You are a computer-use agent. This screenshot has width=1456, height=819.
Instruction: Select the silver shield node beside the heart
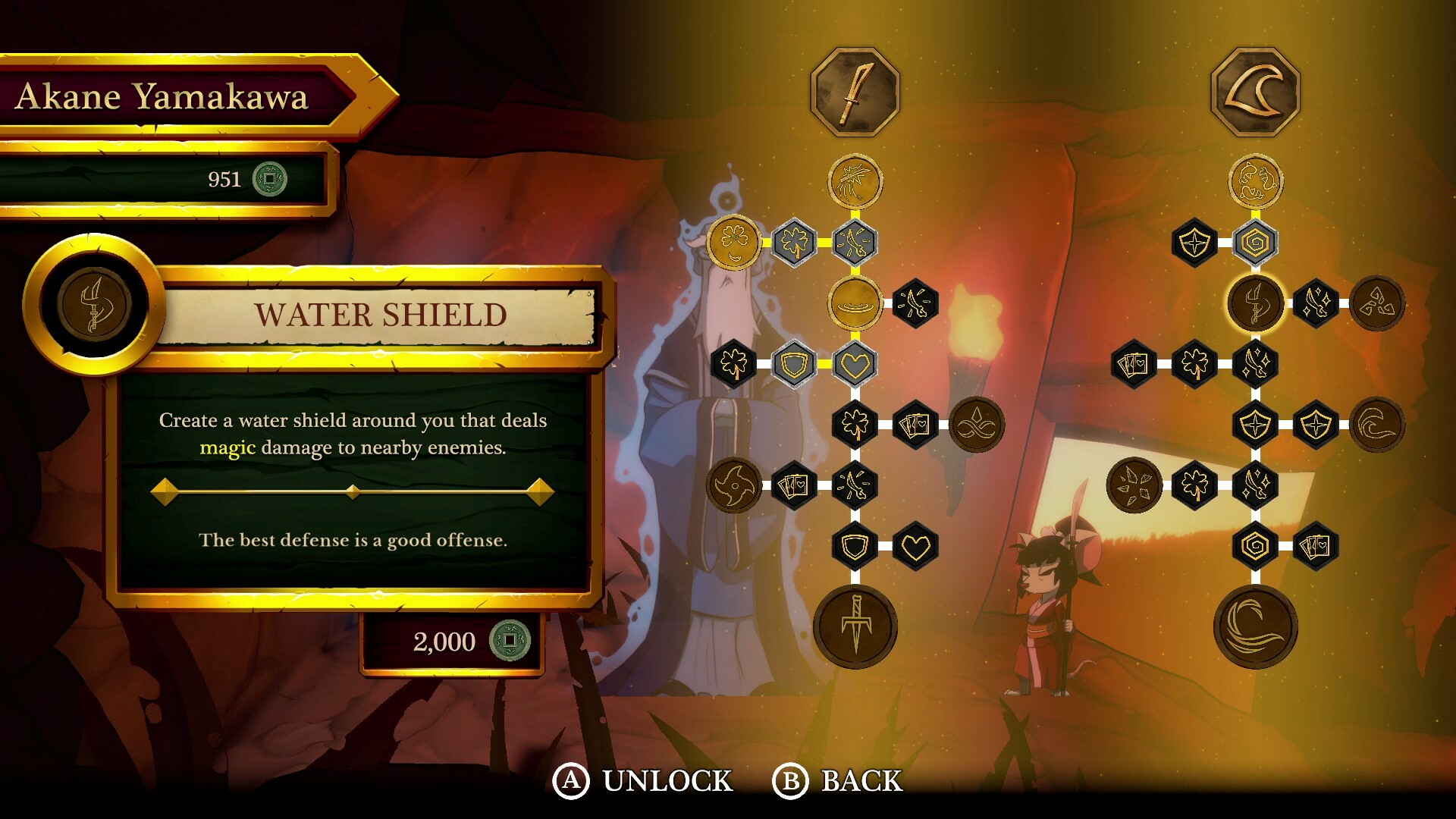(795, 365)
